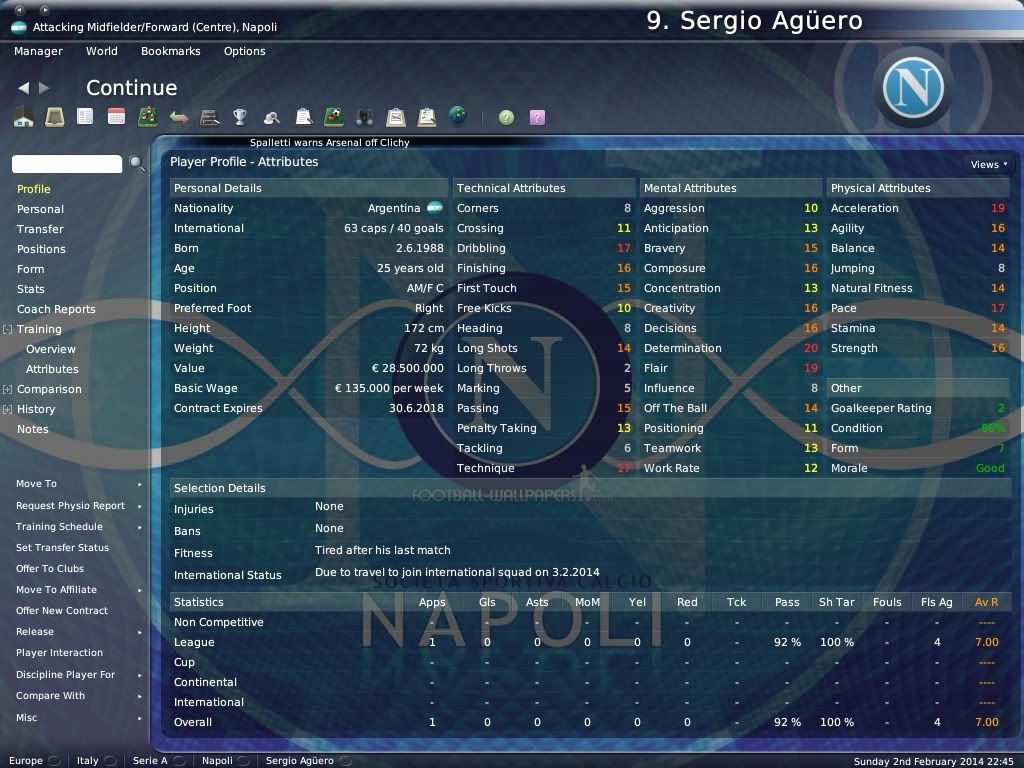This screenshot has width=1024, height=768.
Task: Open the home icon in toolbar
Action: [x=24, y=117]
